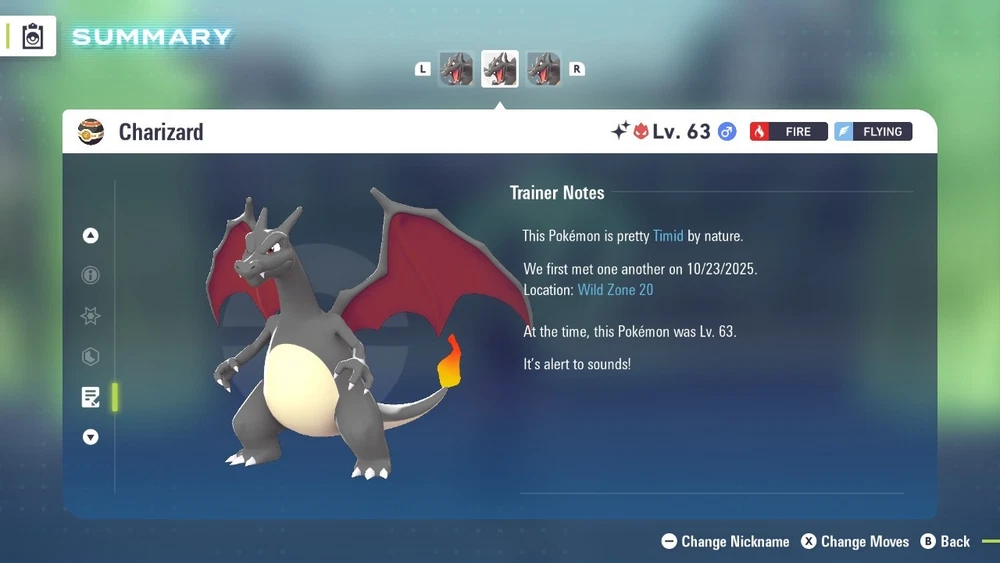Choose the Change Nickname option

click(726, 541)
